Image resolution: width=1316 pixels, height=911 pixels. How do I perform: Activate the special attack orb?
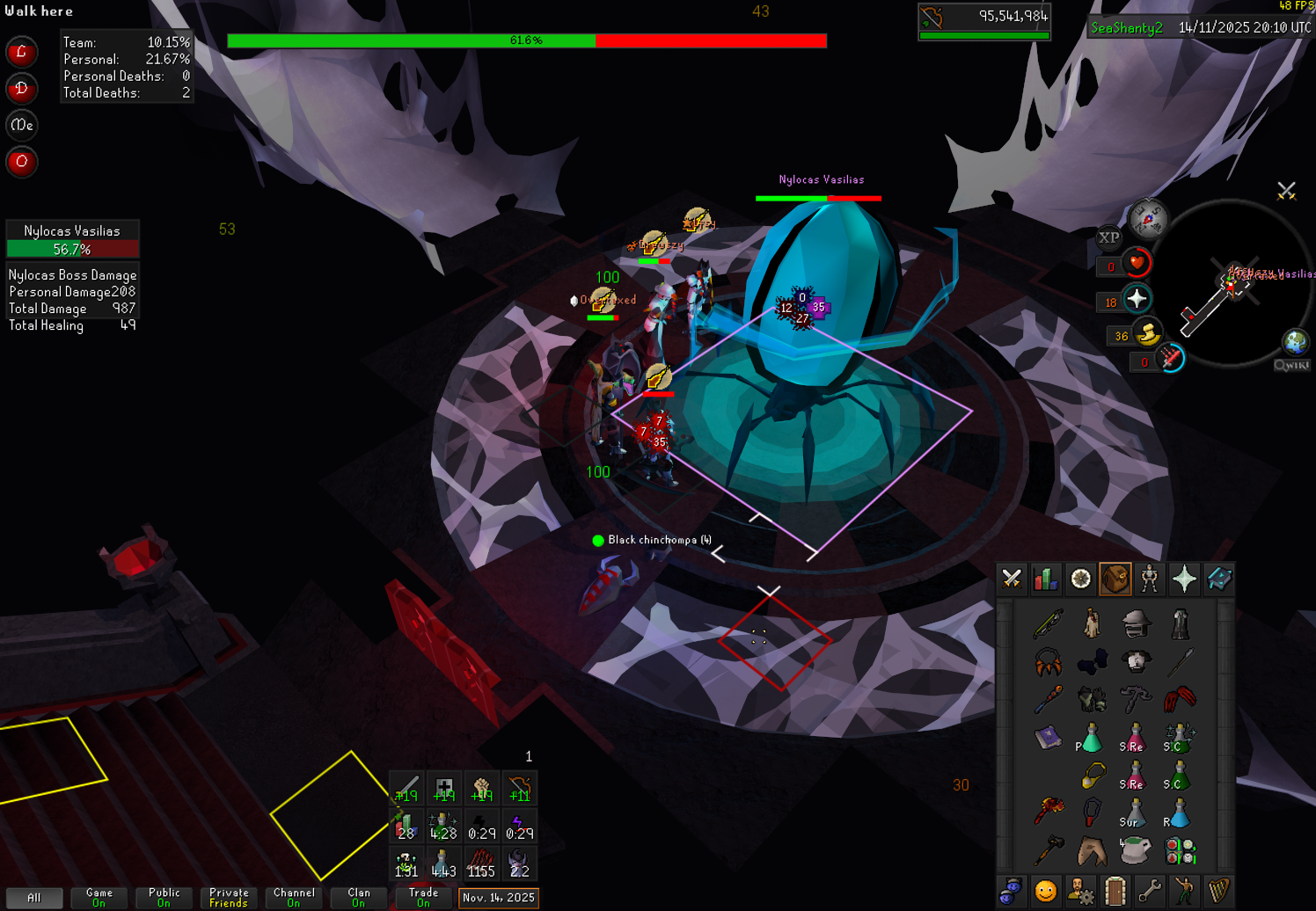[1170, 359]
